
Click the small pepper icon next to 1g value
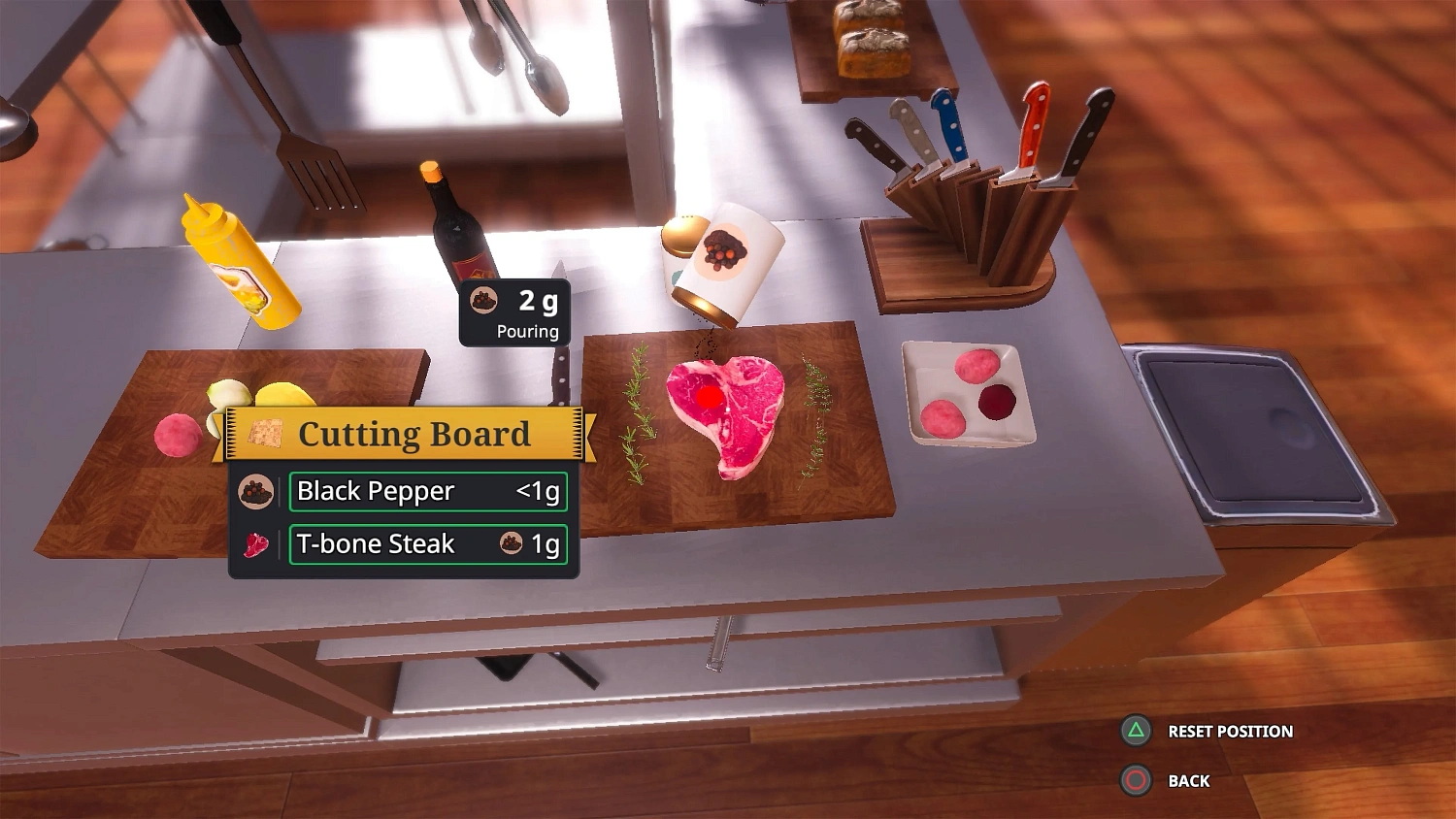[x=511, y=544]
